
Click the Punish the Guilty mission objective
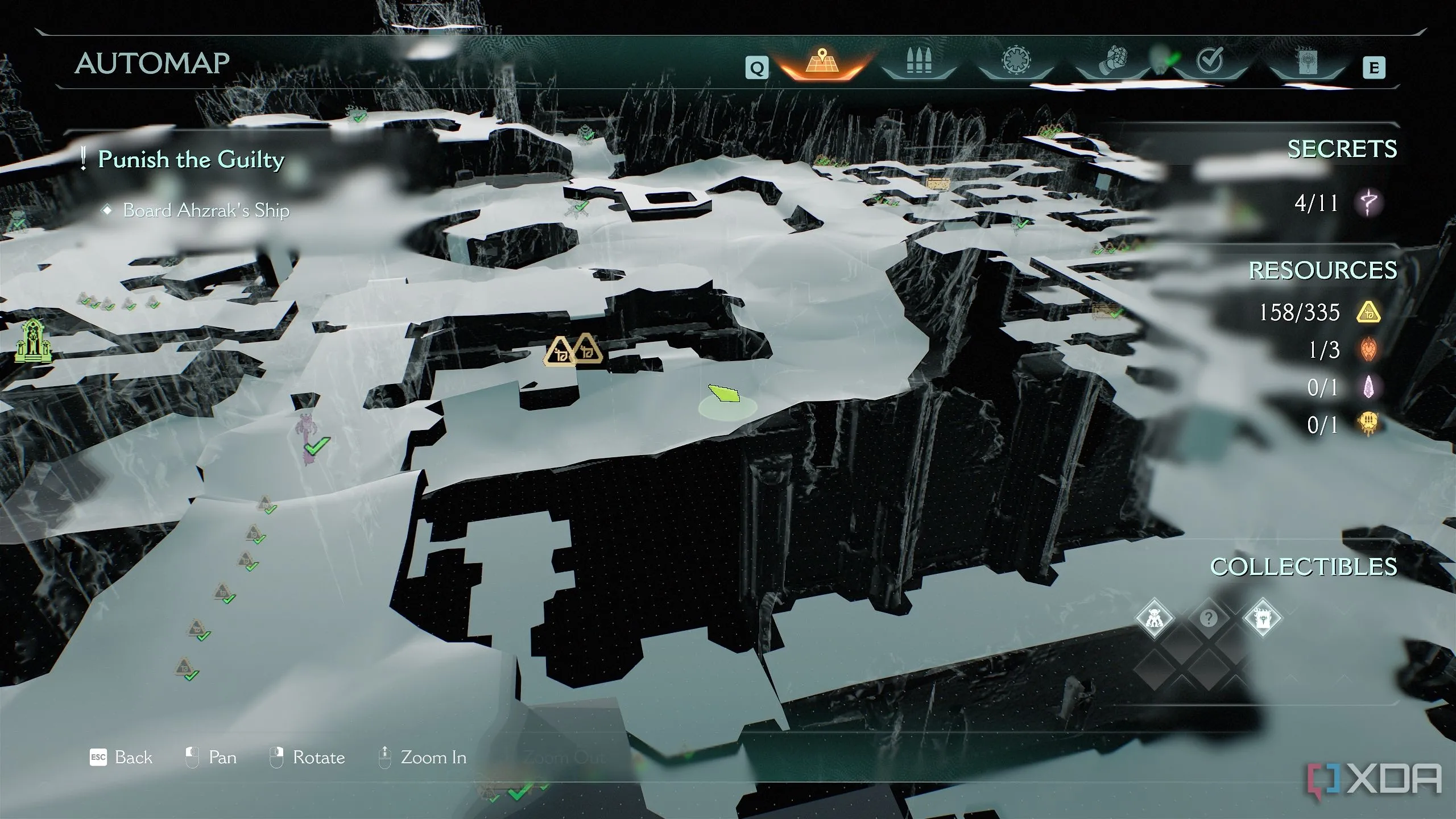[191, 159]
